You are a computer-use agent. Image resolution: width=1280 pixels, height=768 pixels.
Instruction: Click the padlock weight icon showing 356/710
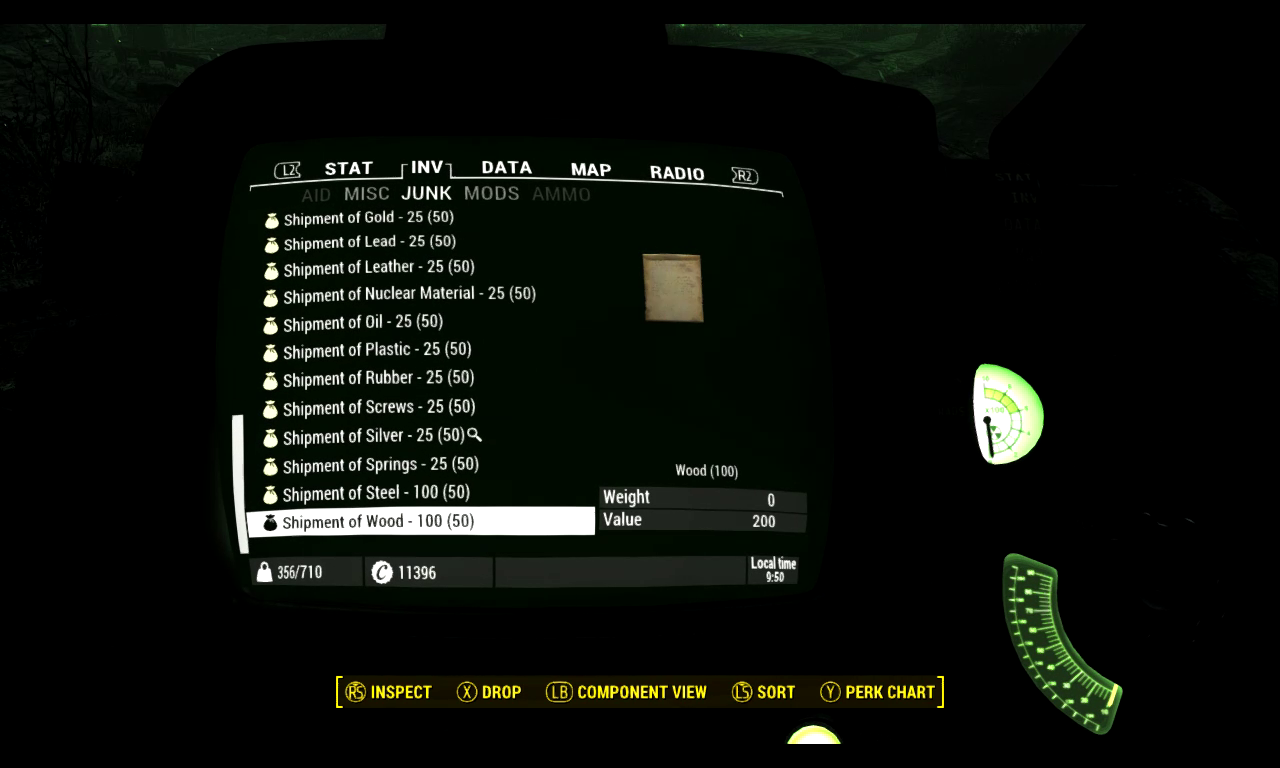coord(265,571)
